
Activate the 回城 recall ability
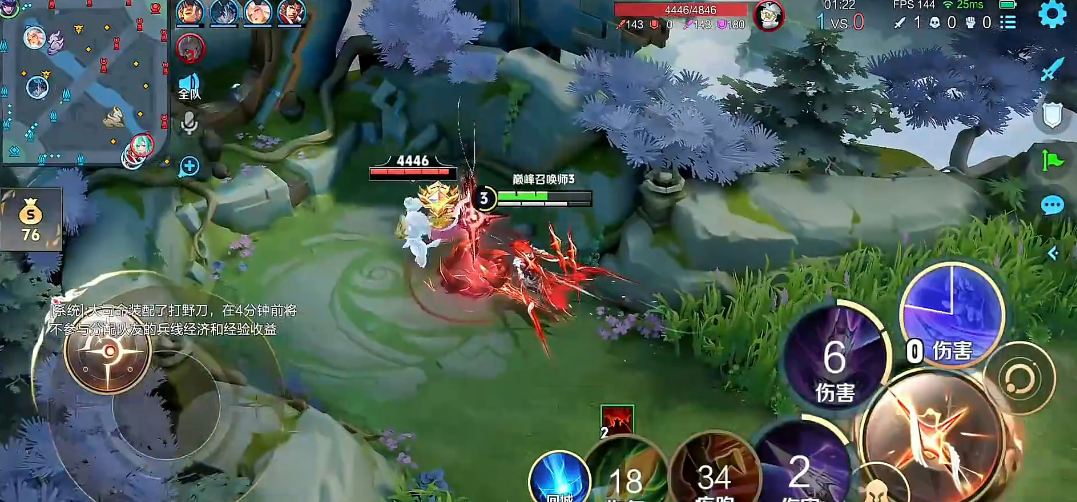[556, 477]
